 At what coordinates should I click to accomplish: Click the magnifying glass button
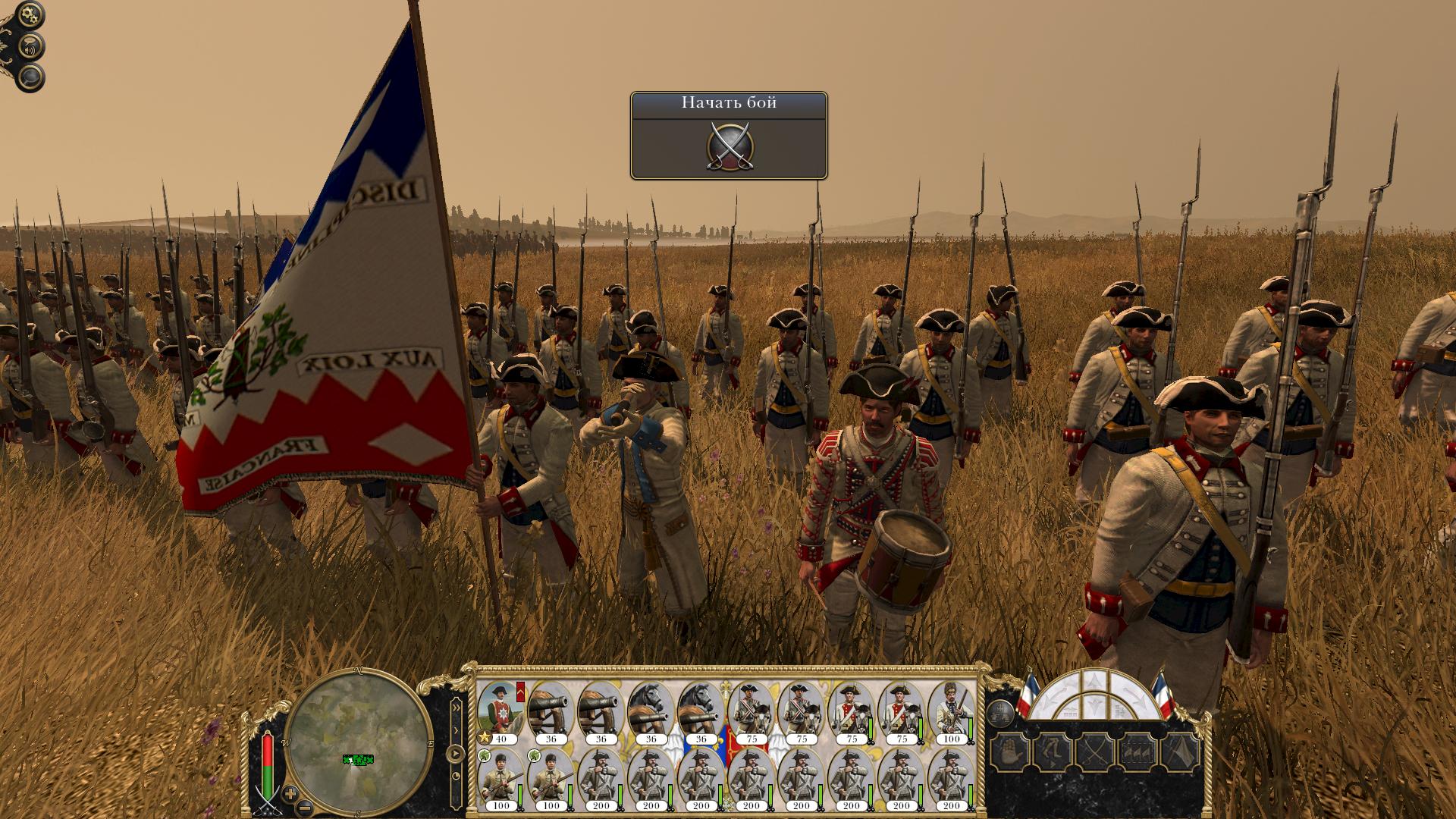[31, 77]
